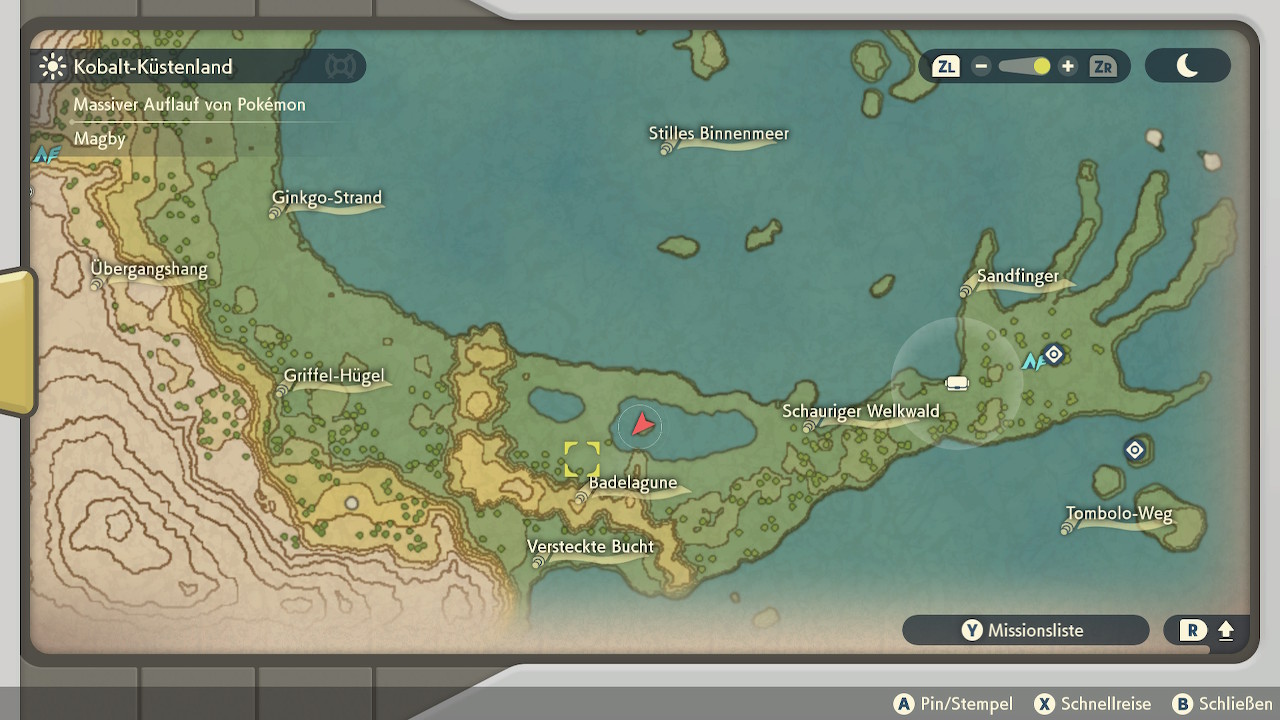Viewport: 1280px width, 720px height.
Task: Open the Missionsliste
Action: click(x=1025, y=630)
